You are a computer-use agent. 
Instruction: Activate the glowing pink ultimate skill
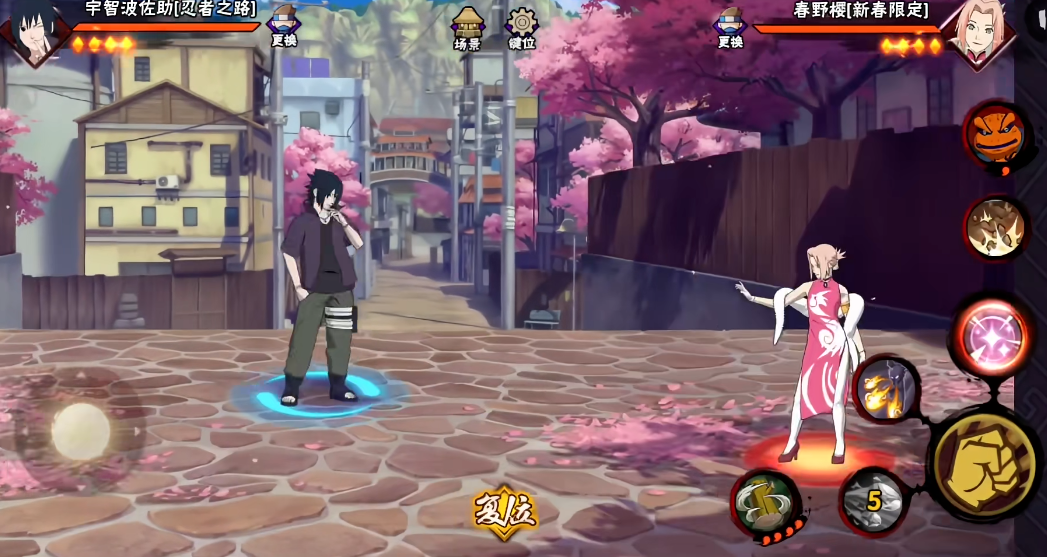(x=991, y=337)
